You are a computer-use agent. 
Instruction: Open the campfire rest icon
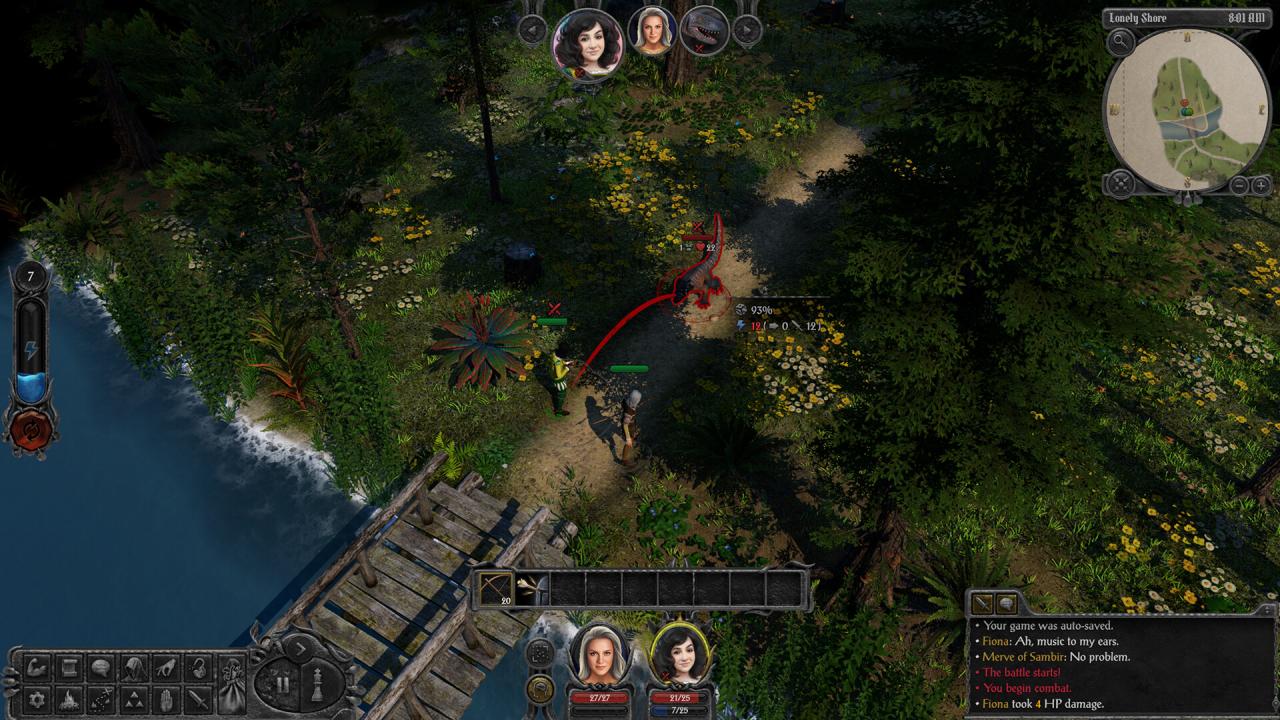69,699
